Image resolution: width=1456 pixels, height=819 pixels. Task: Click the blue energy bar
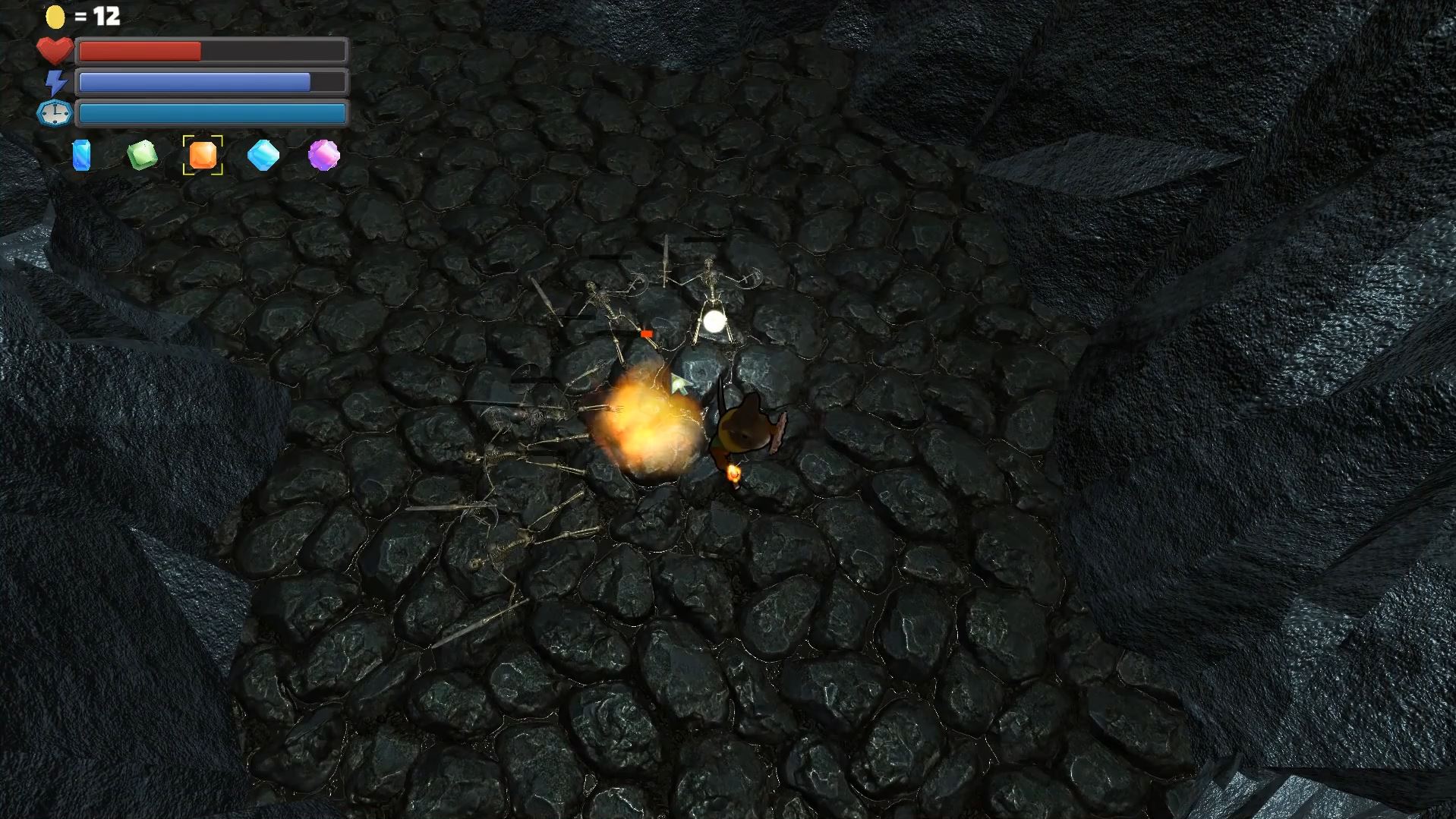coord(194,81)
